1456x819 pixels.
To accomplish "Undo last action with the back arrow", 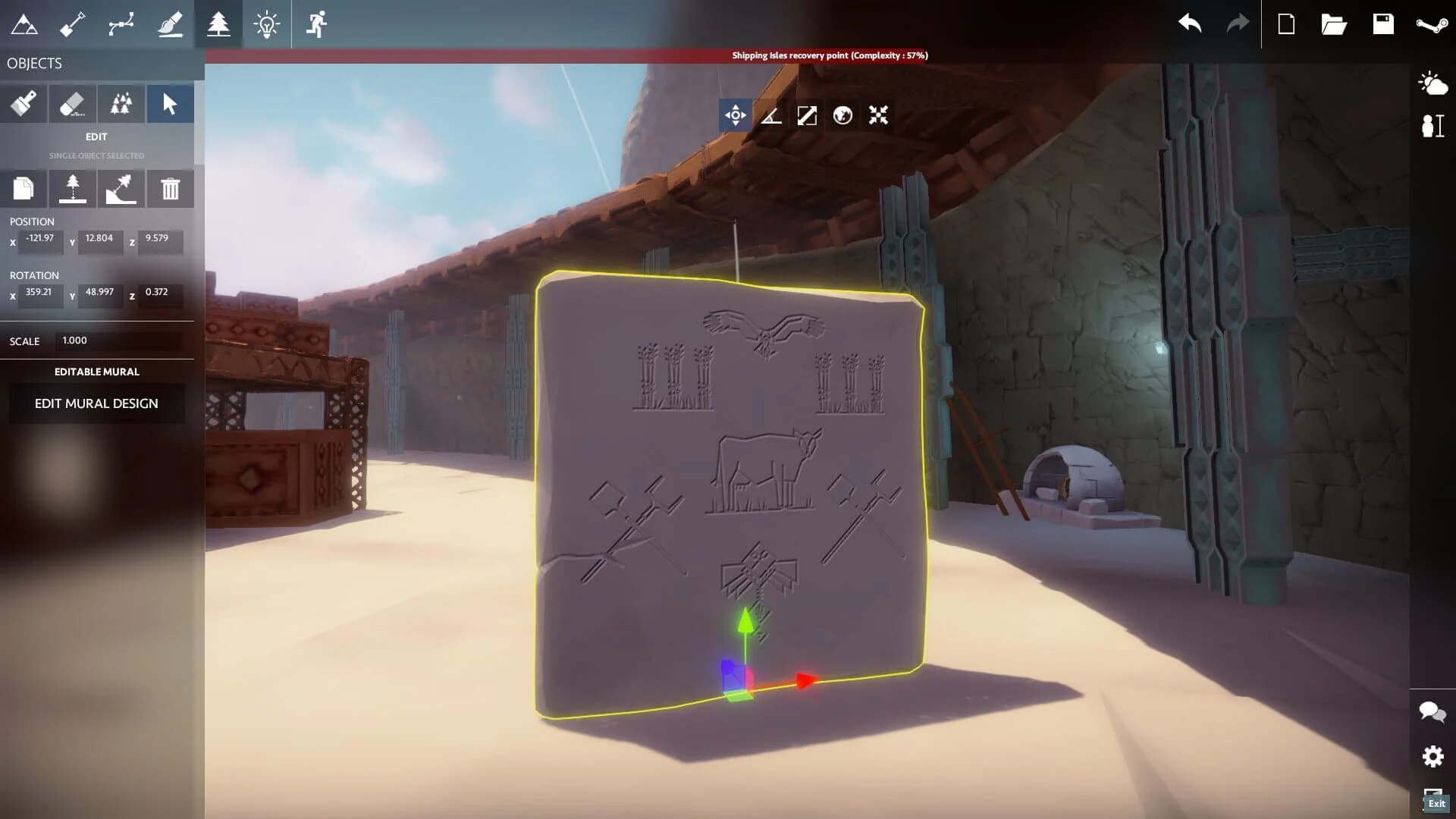I will point(1190,24).
